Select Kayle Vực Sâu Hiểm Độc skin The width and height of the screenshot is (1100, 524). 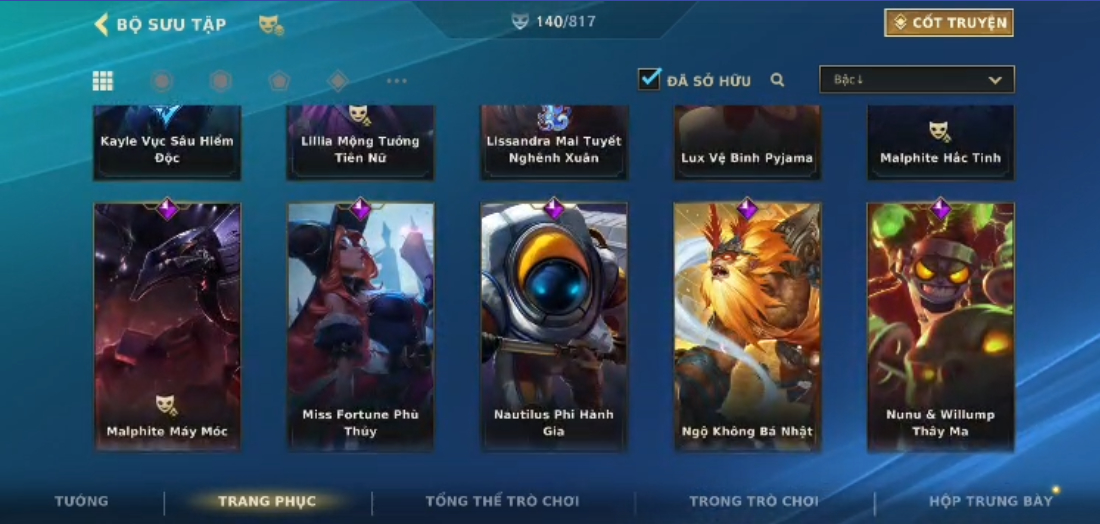pos(167,143)
